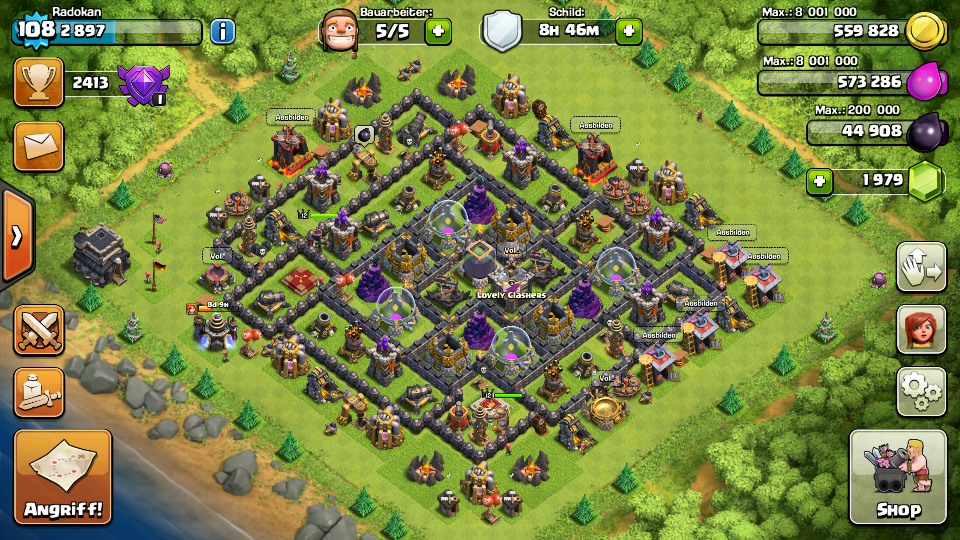This screenshot has height=540, width=960.
Task: Tap the purple league badge
Action: coord(142,84)
